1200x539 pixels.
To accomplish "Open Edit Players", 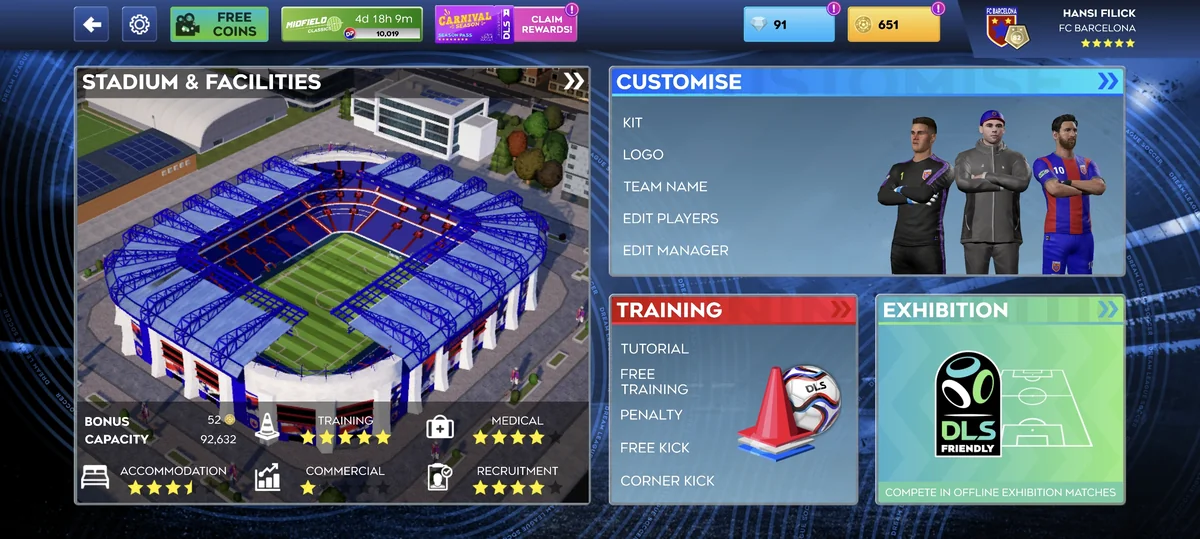I will pyautogui.click(x=670, y=219).
